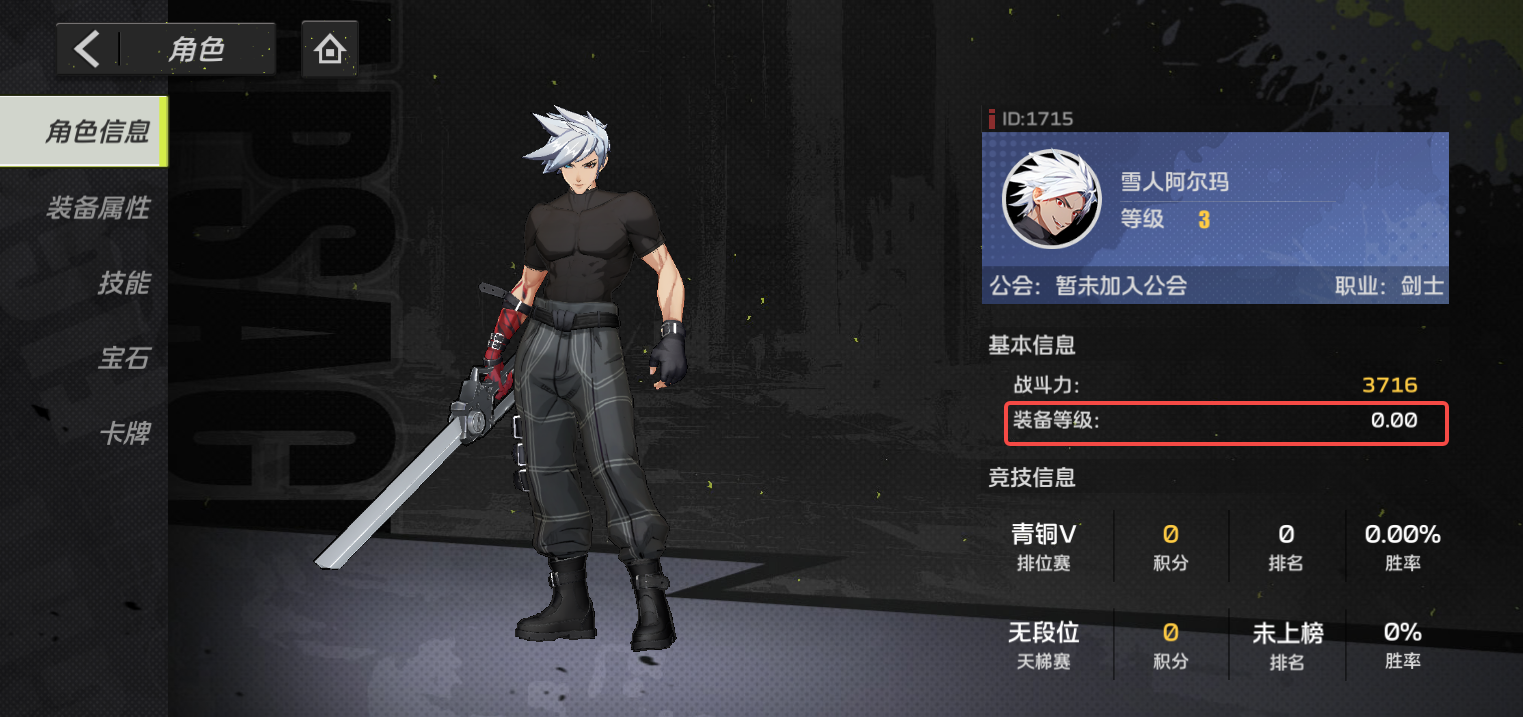Choose the 卡牌 tab
Screen dimensions: 1523x717
click(124, 434)
